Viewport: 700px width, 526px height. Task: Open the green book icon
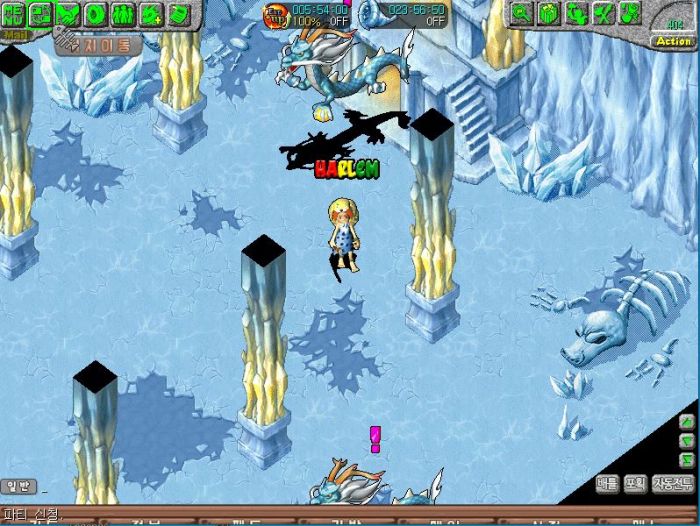click(178, 14)
